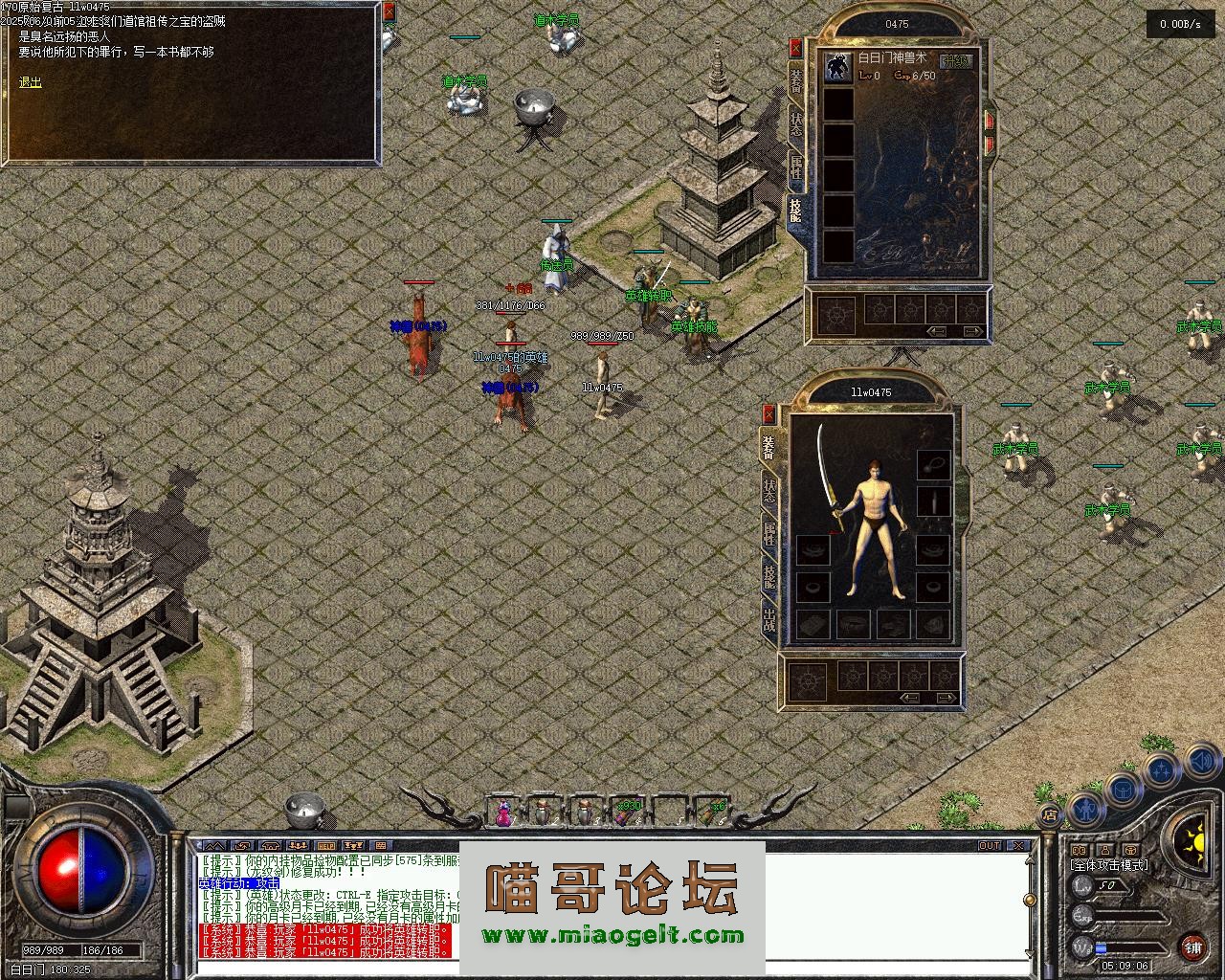The width and height of the screenshot is (1225, 980).
Task: Open the 店 shop button
Action: click(x=1050, y=815)
